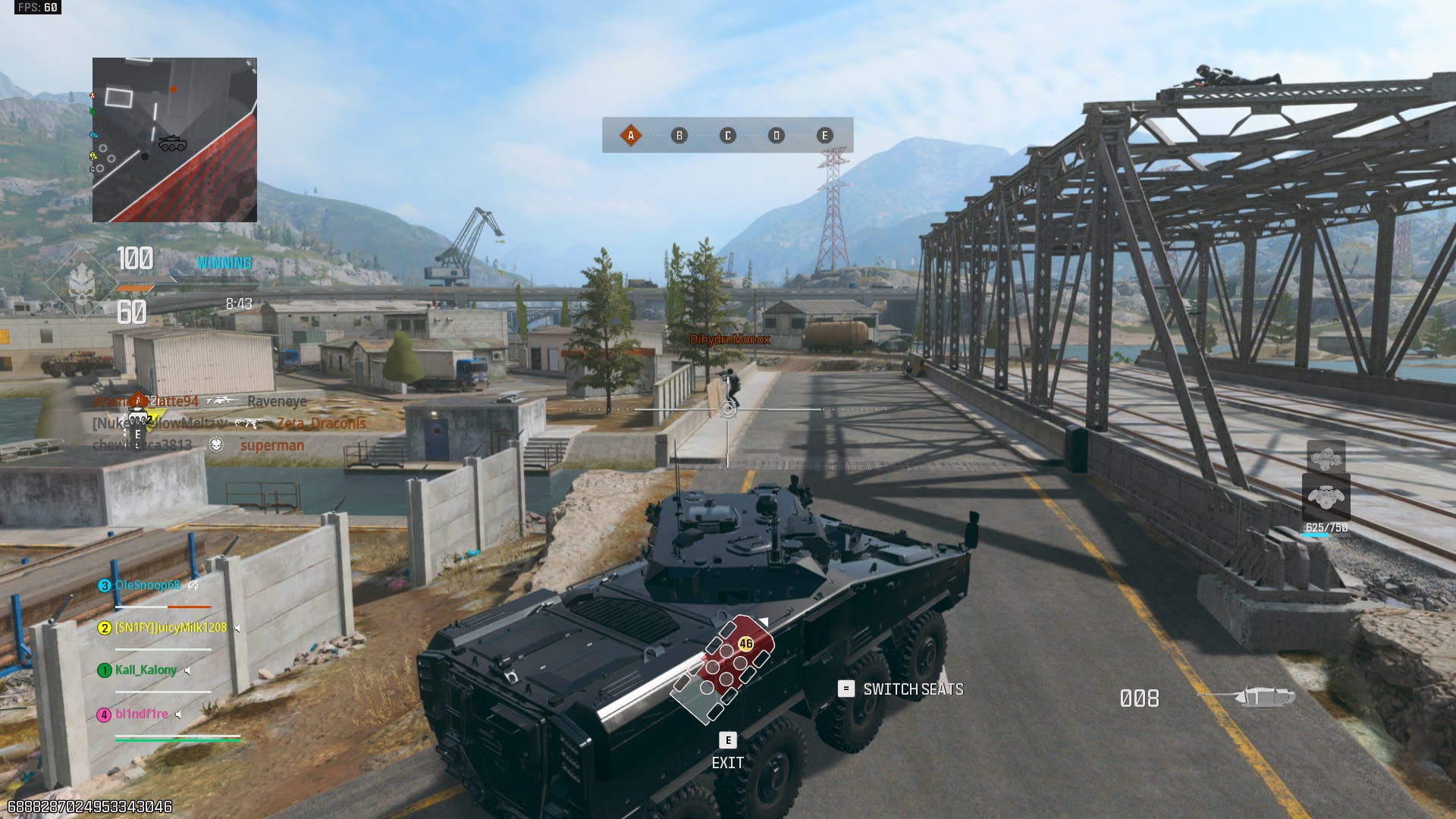Pick squad member Kall_Kalony

click(x=146, y=670)
